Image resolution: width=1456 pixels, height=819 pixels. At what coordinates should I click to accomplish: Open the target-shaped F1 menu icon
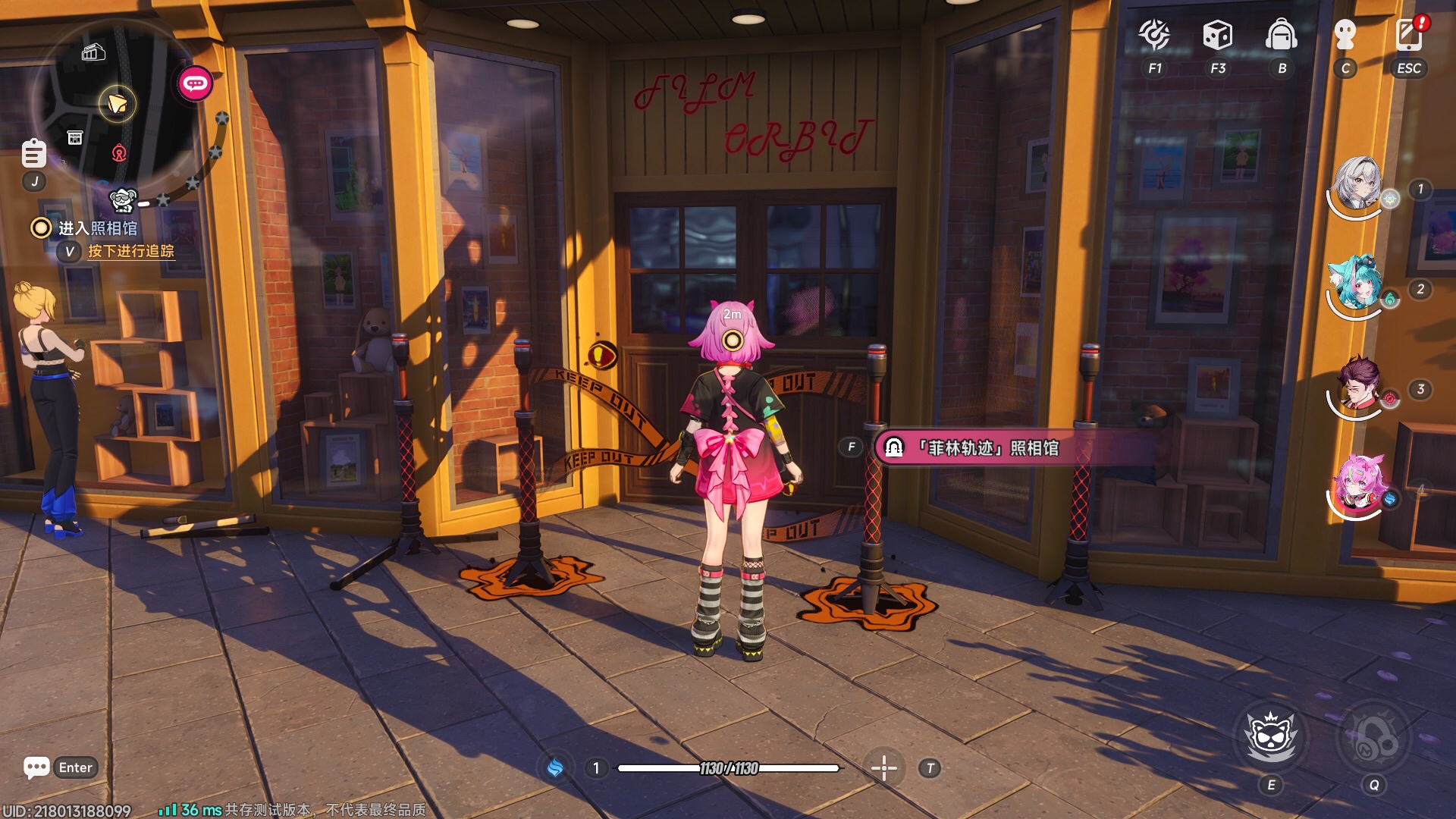pyautogui.click(x=1154, y=36)
